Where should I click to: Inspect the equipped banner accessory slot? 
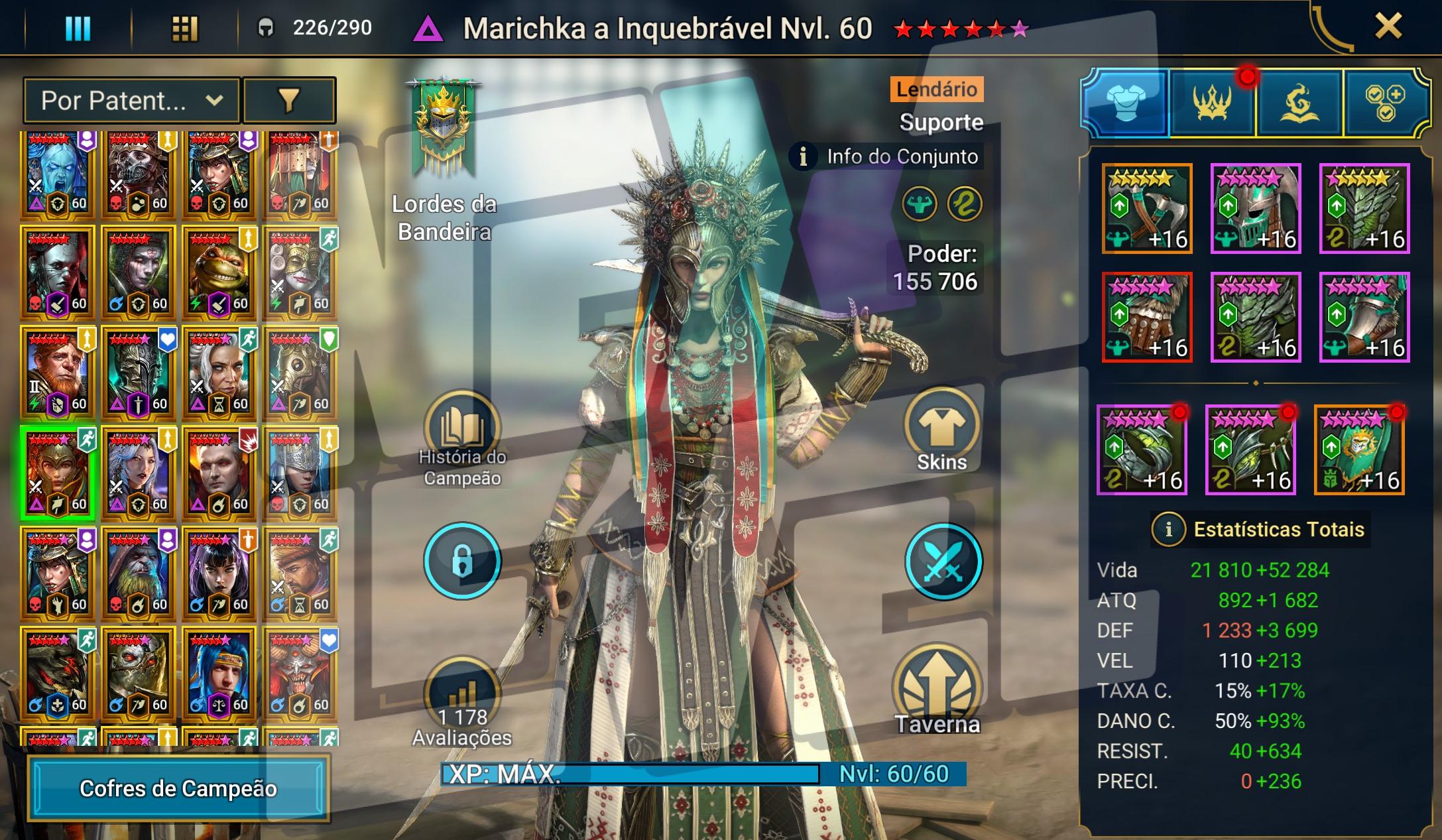1359,450
